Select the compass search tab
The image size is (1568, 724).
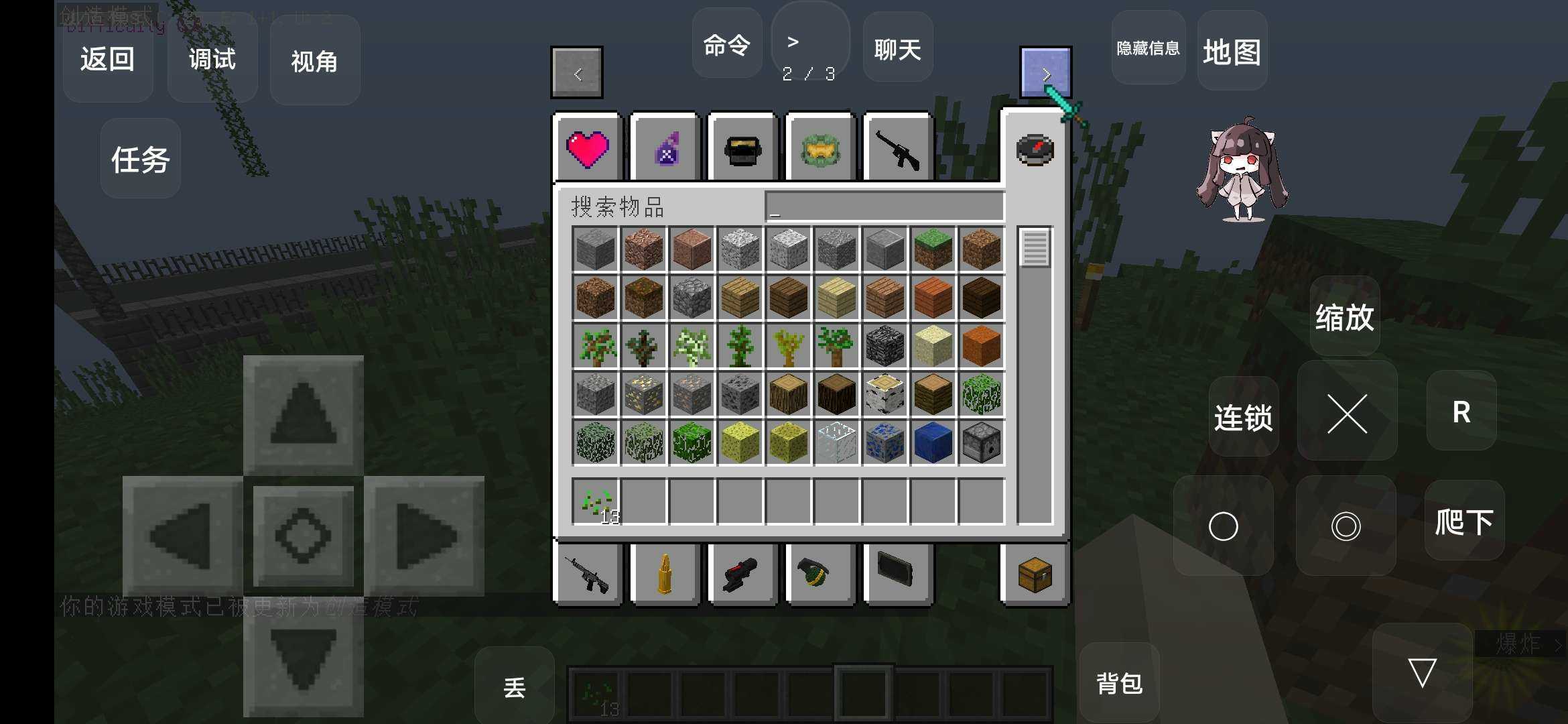(1035, 148)
